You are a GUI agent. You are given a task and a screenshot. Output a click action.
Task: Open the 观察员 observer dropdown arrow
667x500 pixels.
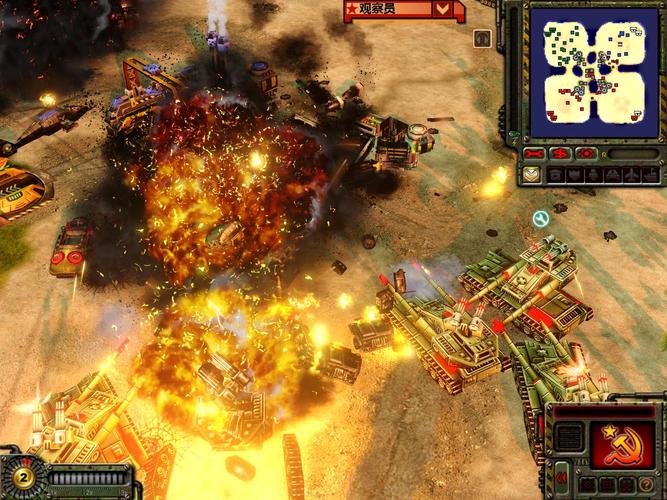[443, 9]
